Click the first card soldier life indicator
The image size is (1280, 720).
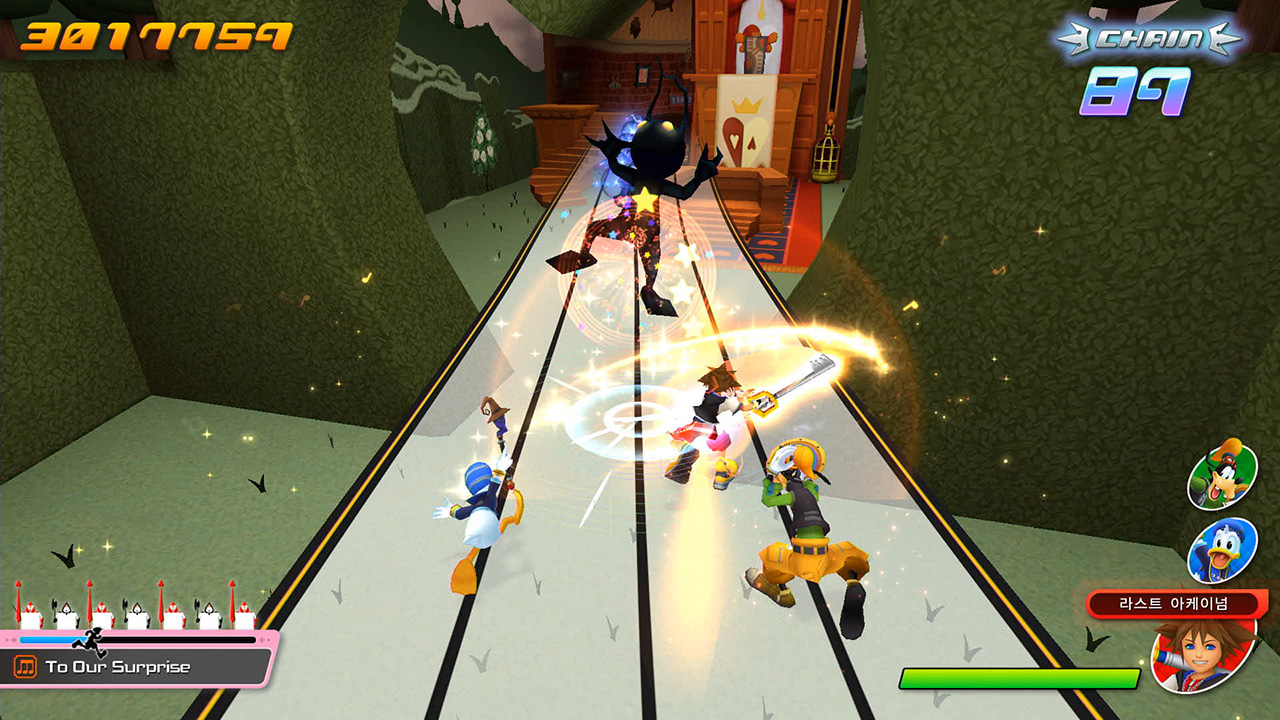[x=30, y=610]
